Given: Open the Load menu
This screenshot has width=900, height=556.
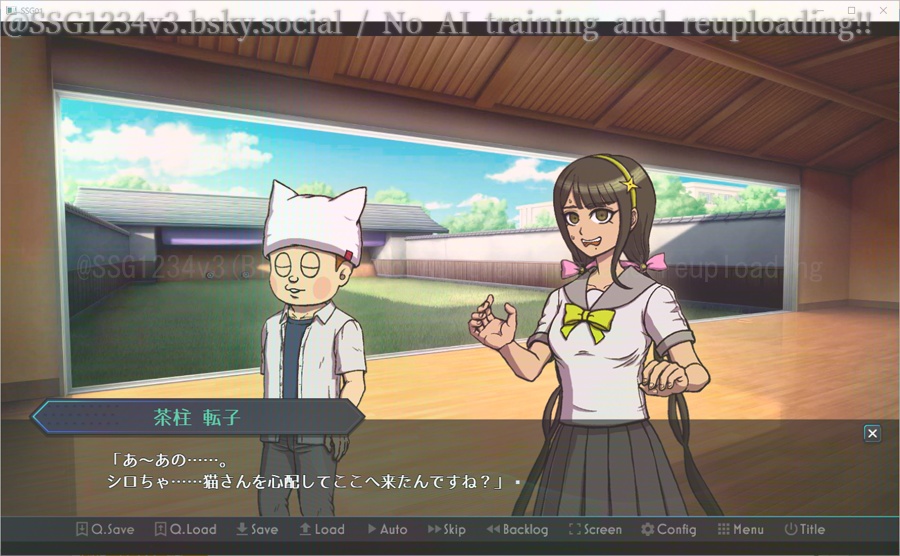Looking at the screenshot, I should 321,529.
